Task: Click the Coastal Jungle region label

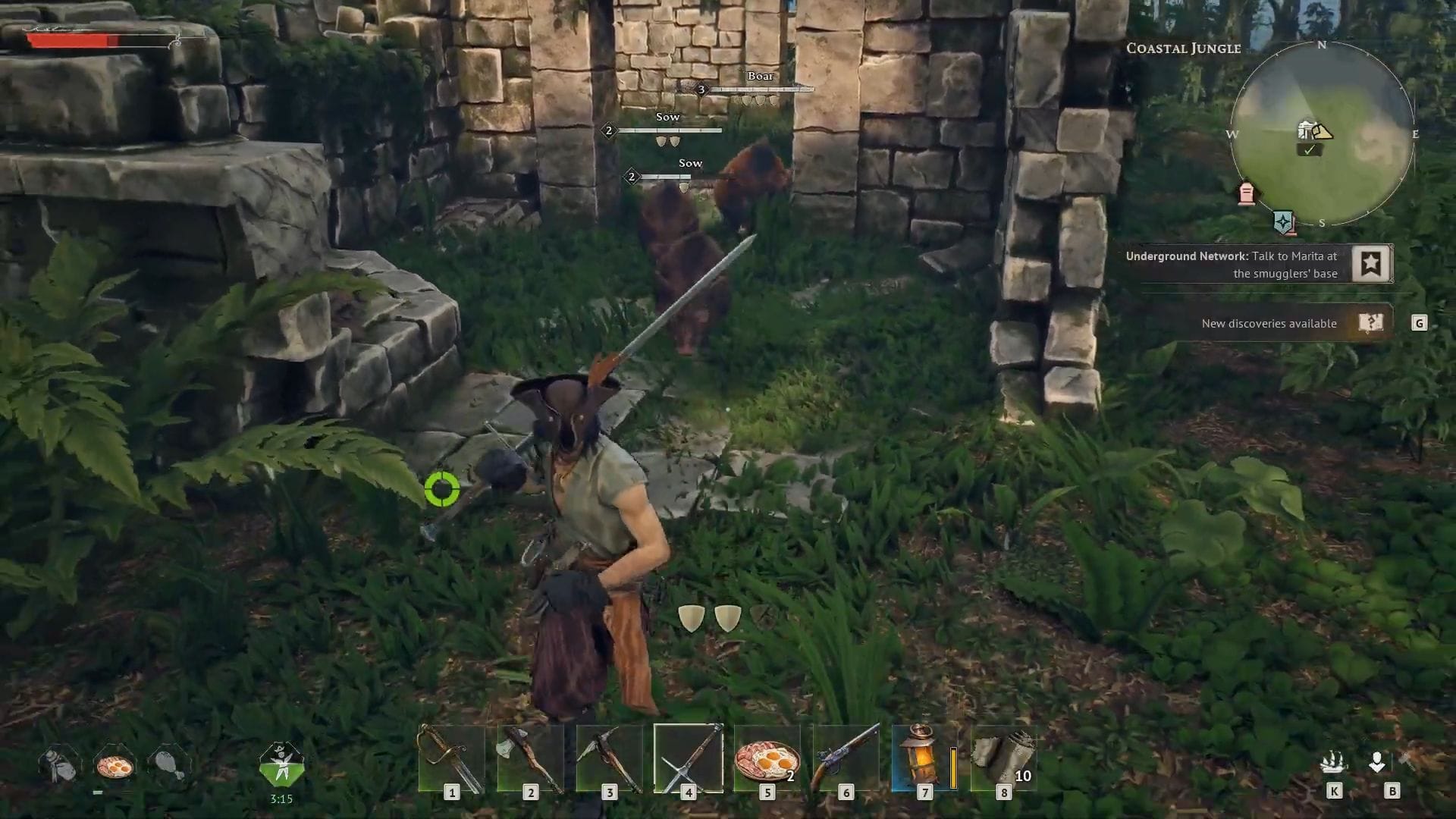Action: pyautogui.click(x=1183, y=48)
